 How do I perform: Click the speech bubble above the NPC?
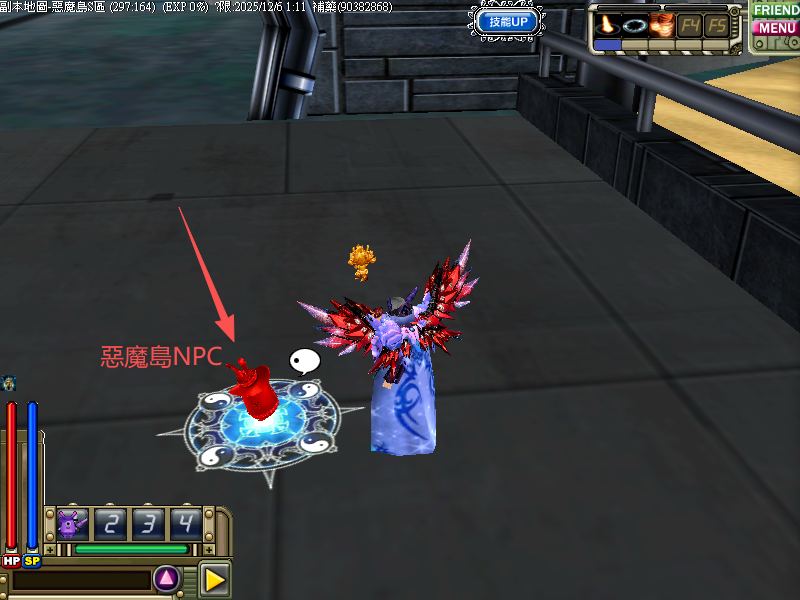coord(303,361)
